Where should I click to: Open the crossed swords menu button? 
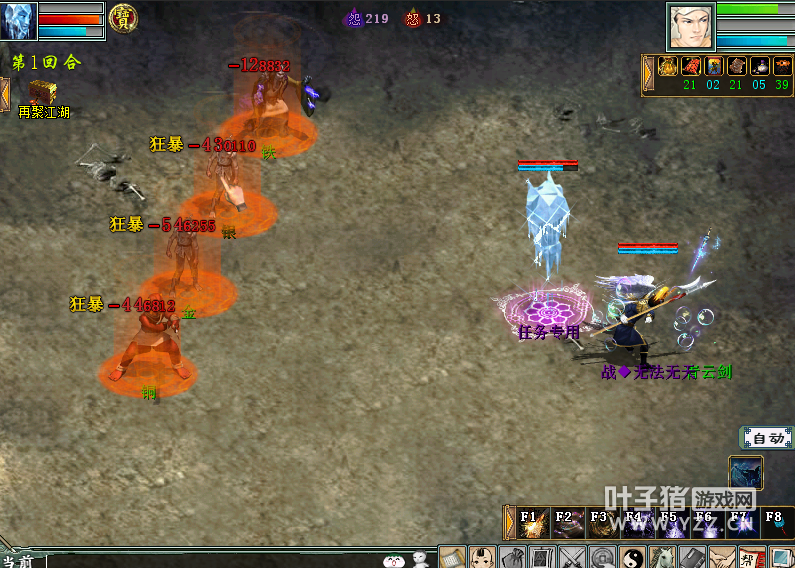(572, 557)
